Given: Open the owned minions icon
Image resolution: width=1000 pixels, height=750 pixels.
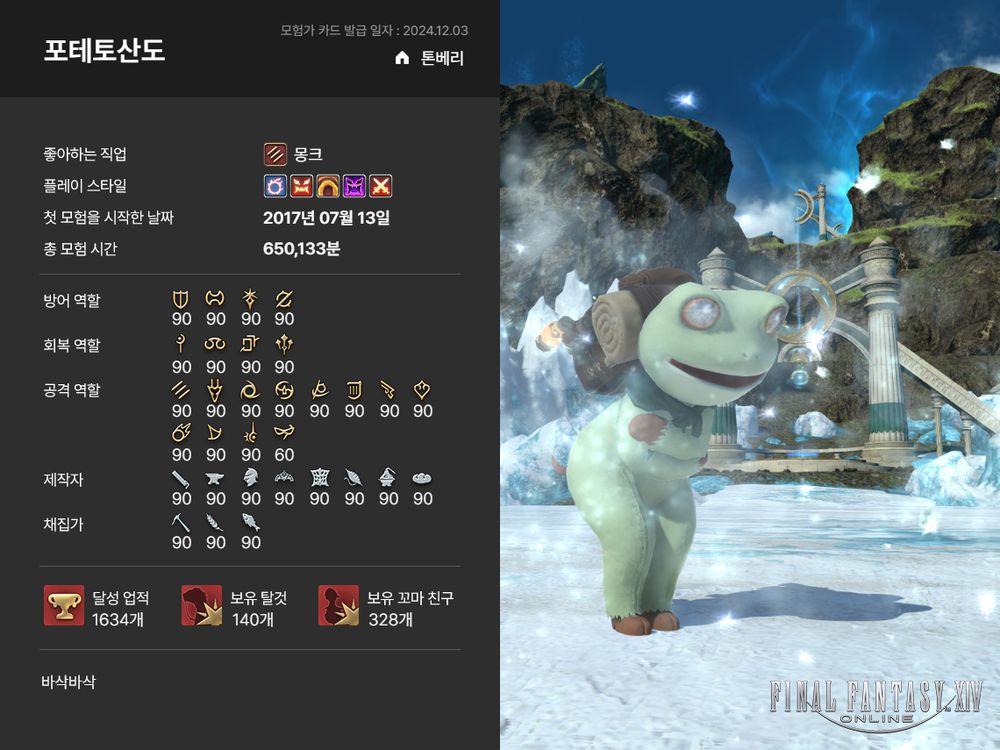Looking at the screenshot, I should pos(338,606).
